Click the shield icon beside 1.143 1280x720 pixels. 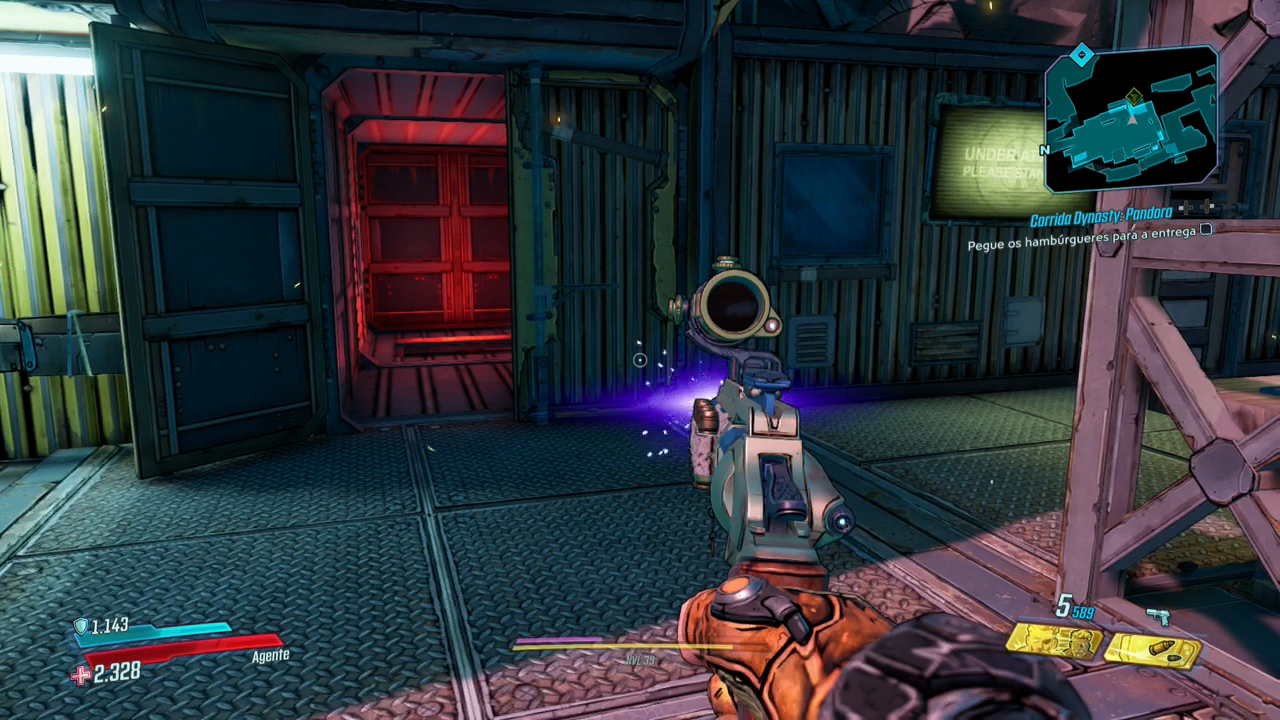[80, 626]
